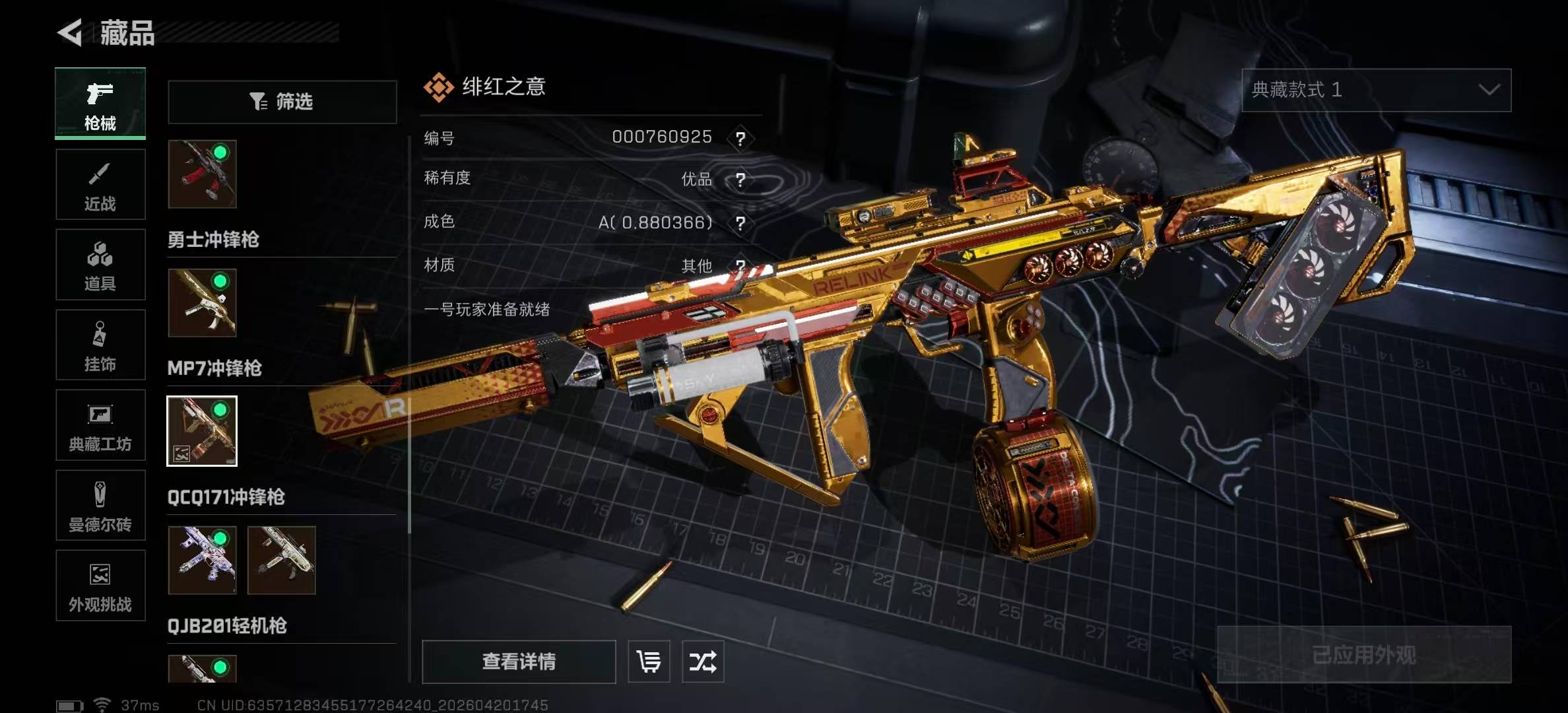Open the list icon beside 查看详情
The image size is (1568, 713).
[649, 662]
